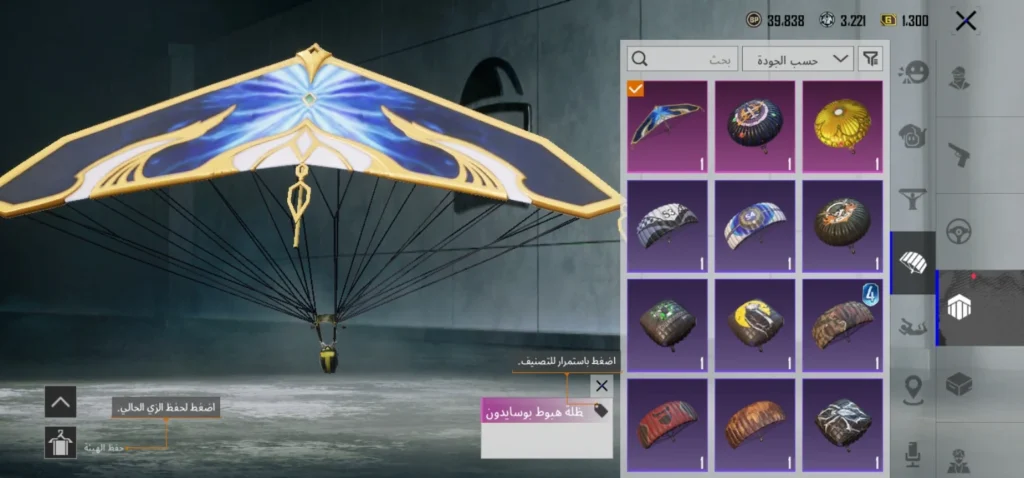Close the inventory screen with the X
Screen dimensions: 1024x478
click(965, 21)
